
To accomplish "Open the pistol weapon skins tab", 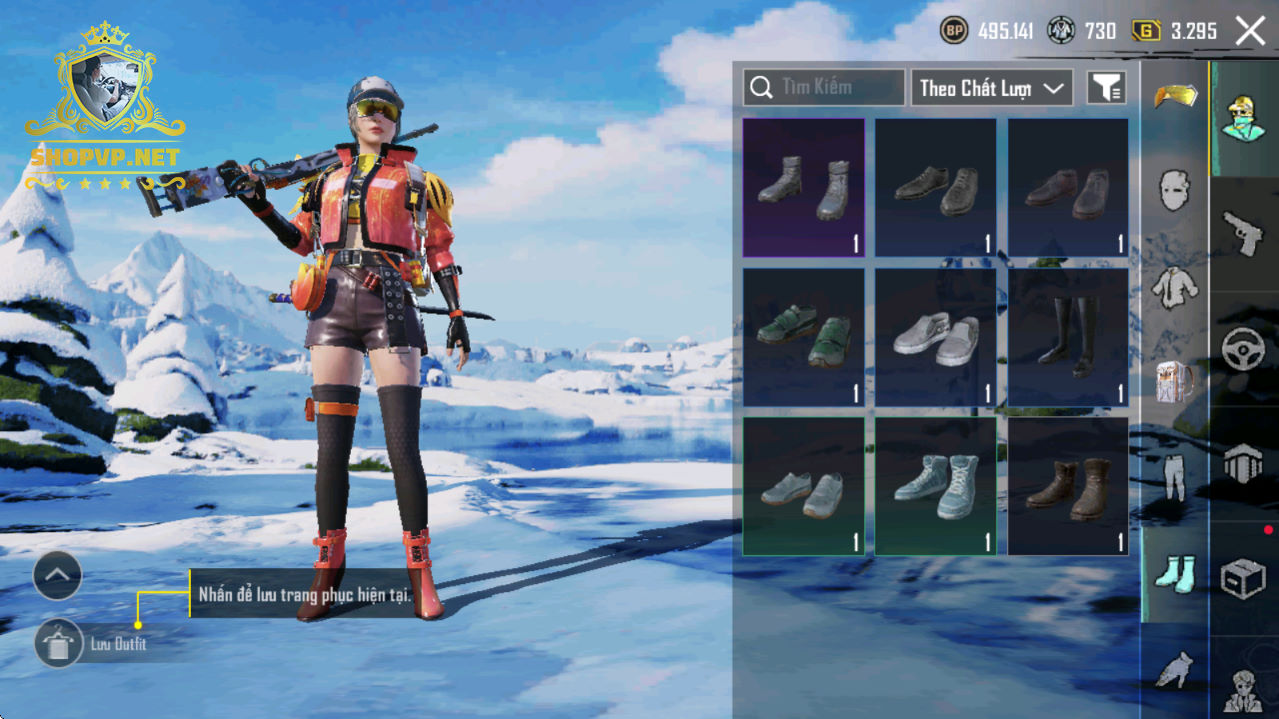I will coord(1243,233).
